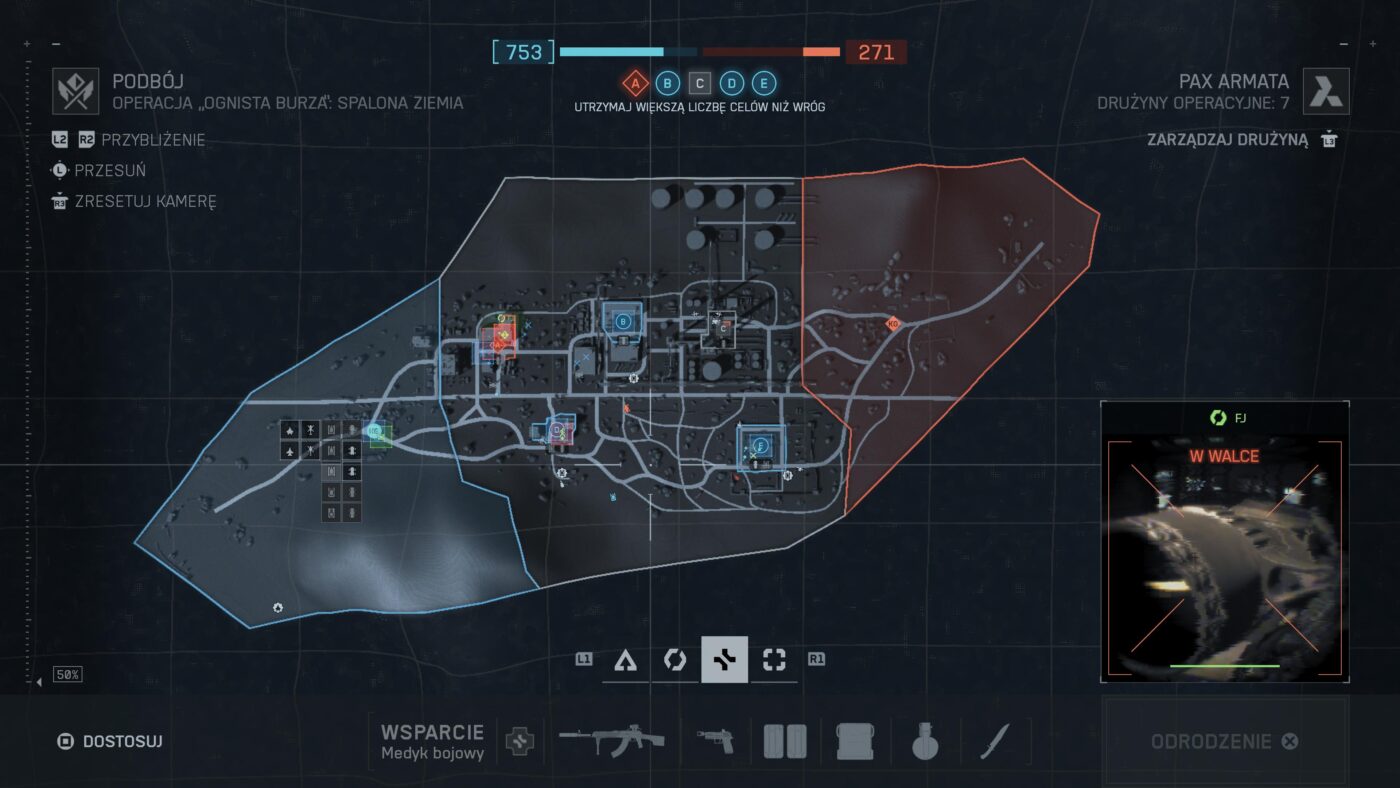Select the twin-panel gadget slot
Screen dimensions: 1400x788
tap(785, 742)
